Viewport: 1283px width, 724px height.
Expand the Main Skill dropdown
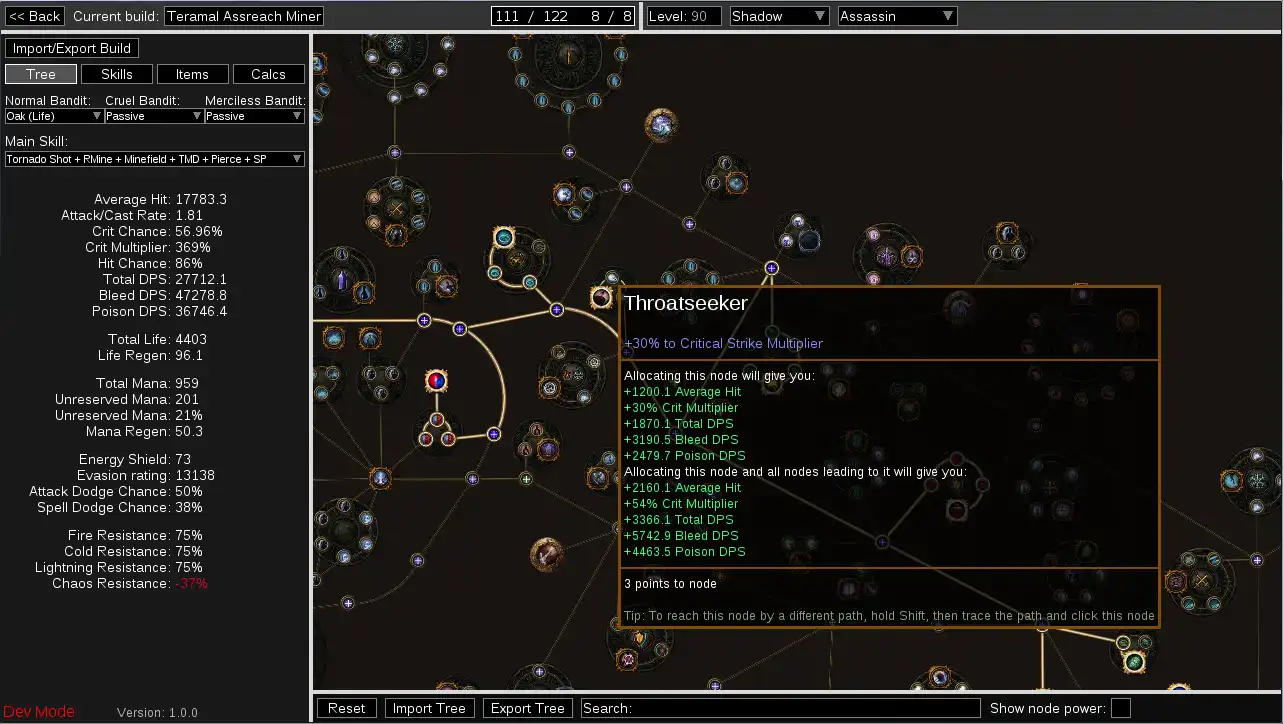point(154,159)
